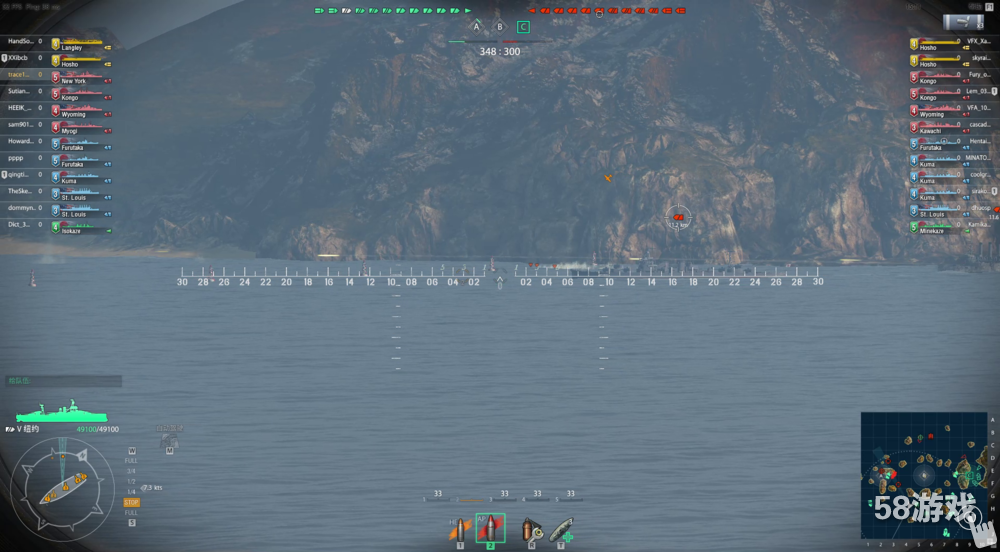
Task: Select the HE shell type
Action: (460, 528)
